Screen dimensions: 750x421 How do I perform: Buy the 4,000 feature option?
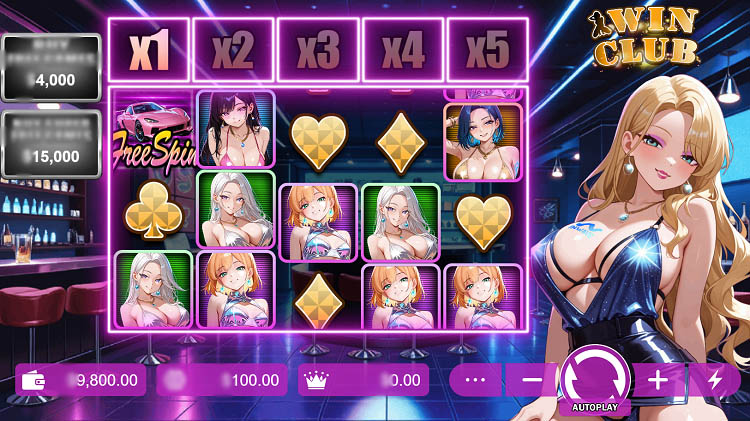coord(51,68)
